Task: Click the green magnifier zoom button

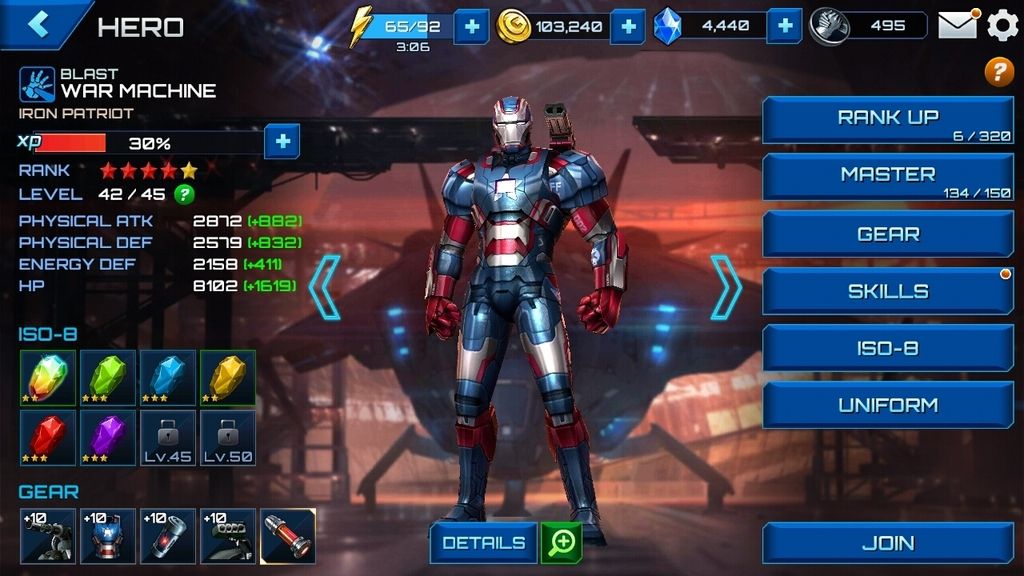Action: [x=562, y=543]
